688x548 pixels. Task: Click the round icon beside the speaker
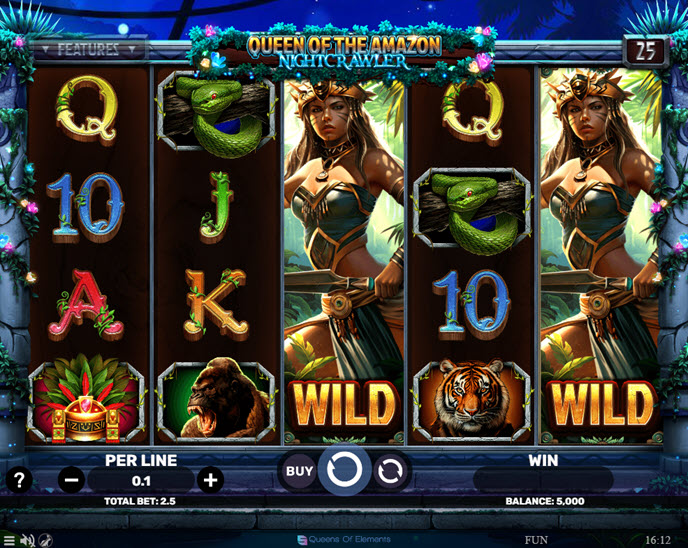(46, 540)
